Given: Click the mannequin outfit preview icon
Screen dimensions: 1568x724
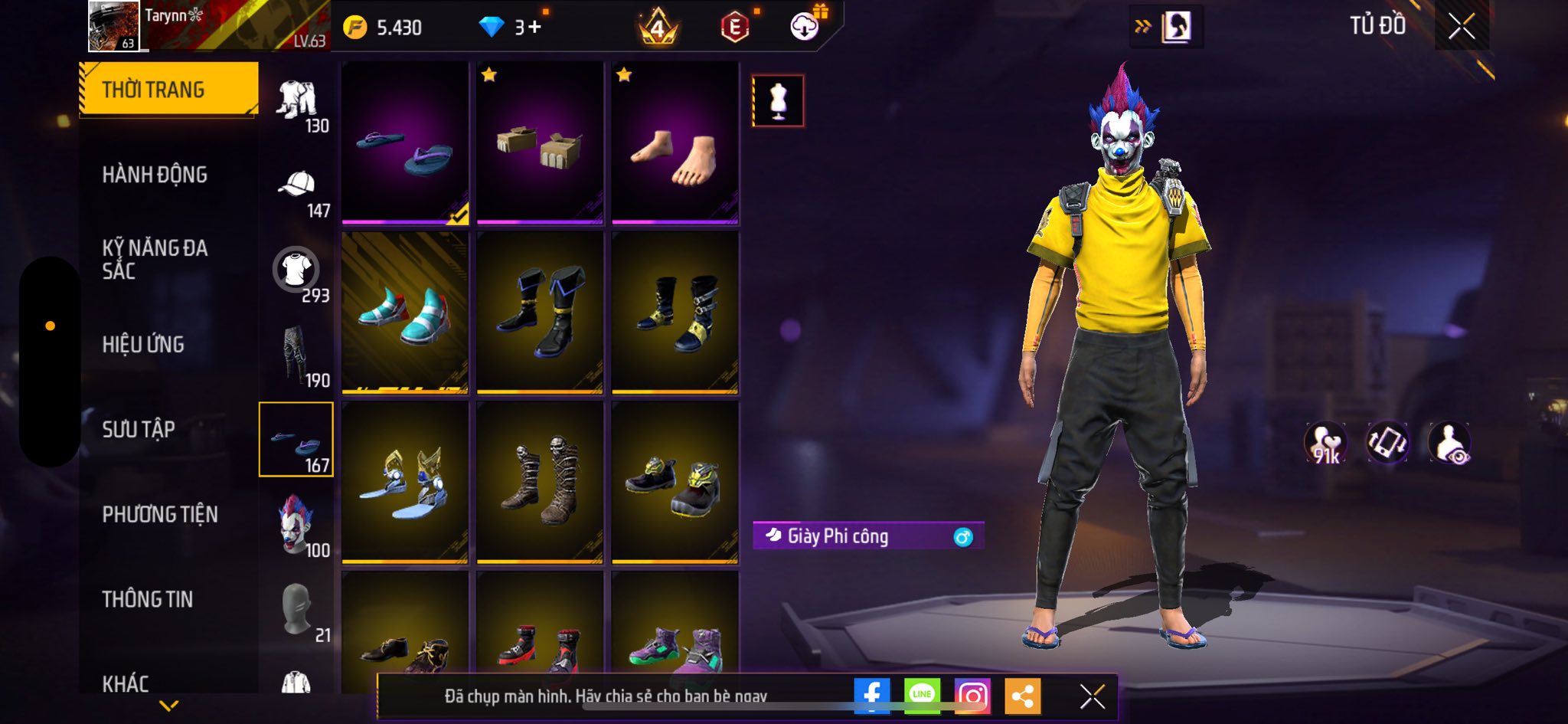Looking at the screenshot, I should tap(778, 100).
